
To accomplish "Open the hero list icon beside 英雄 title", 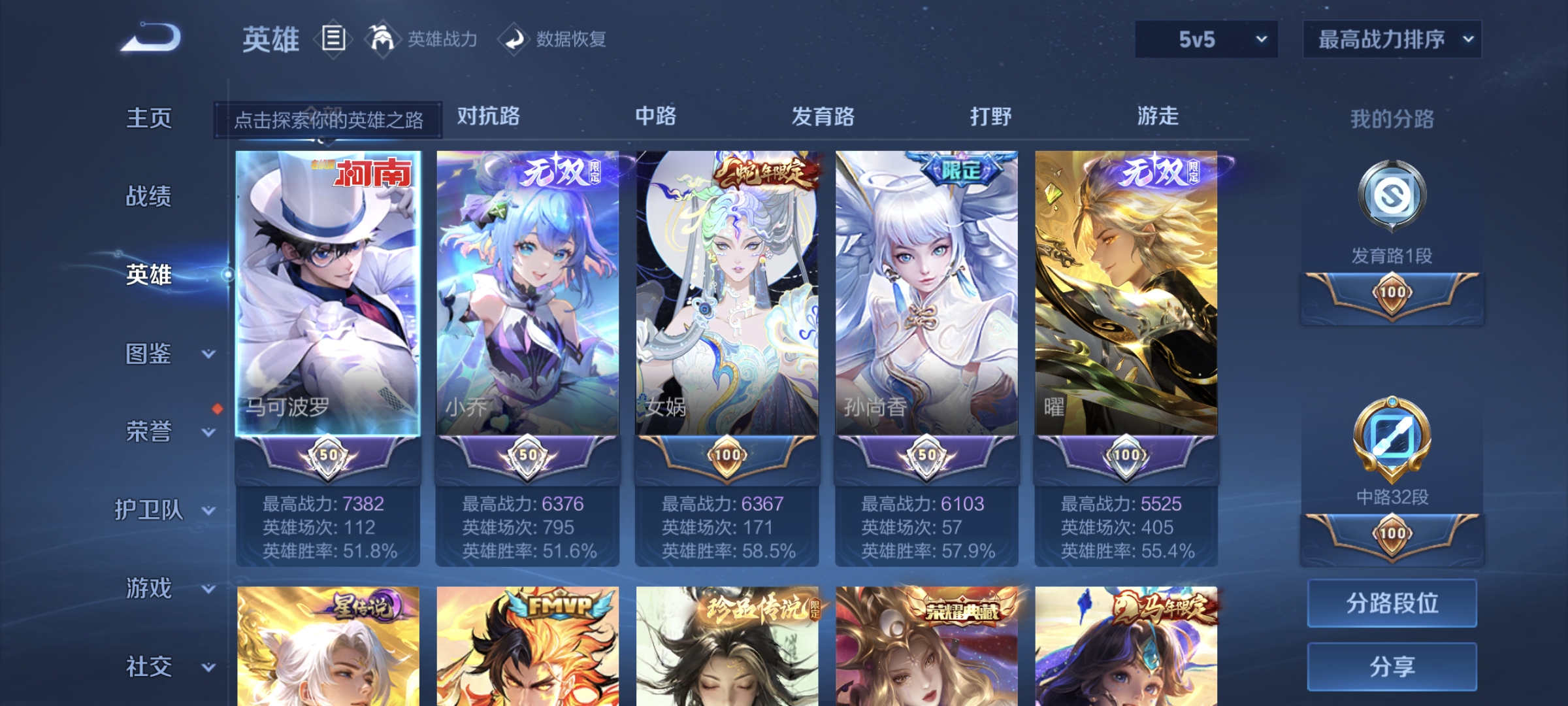I will (x=335, y=39).
